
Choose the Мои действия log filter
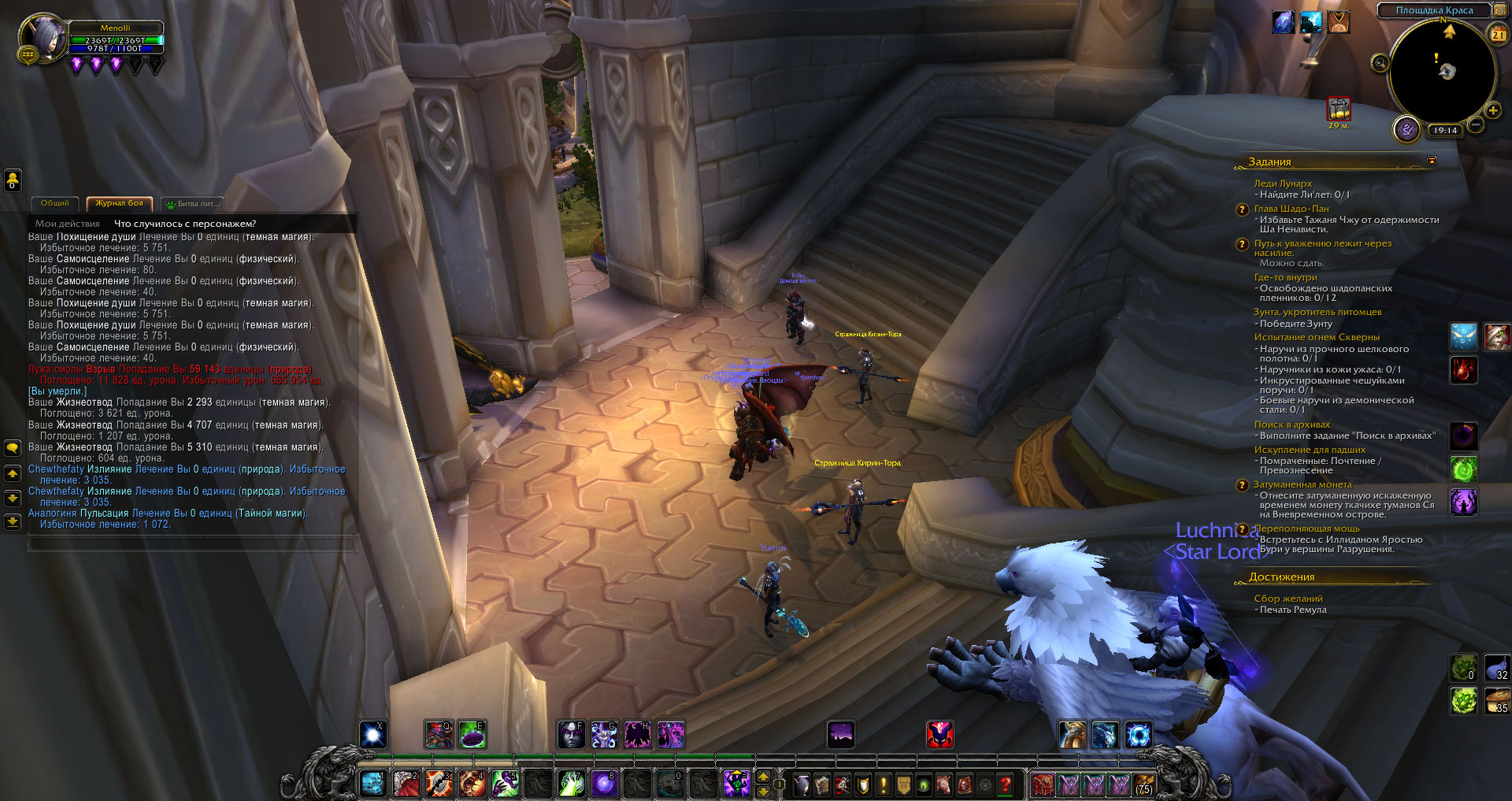pyautogui.click(x=68, y=224)
